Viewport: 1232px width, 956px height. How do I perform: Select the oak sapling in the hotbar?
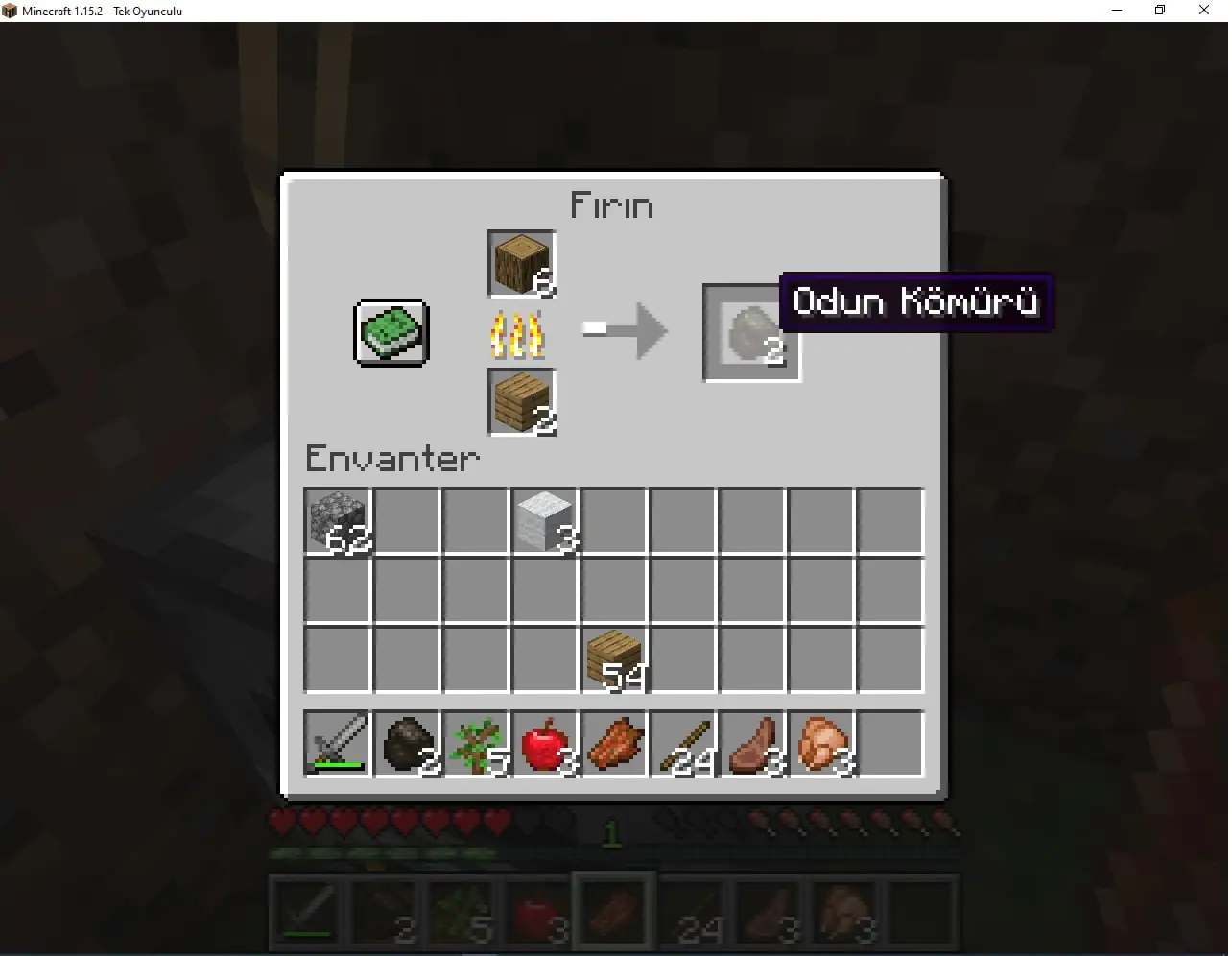tap(476, 744)
